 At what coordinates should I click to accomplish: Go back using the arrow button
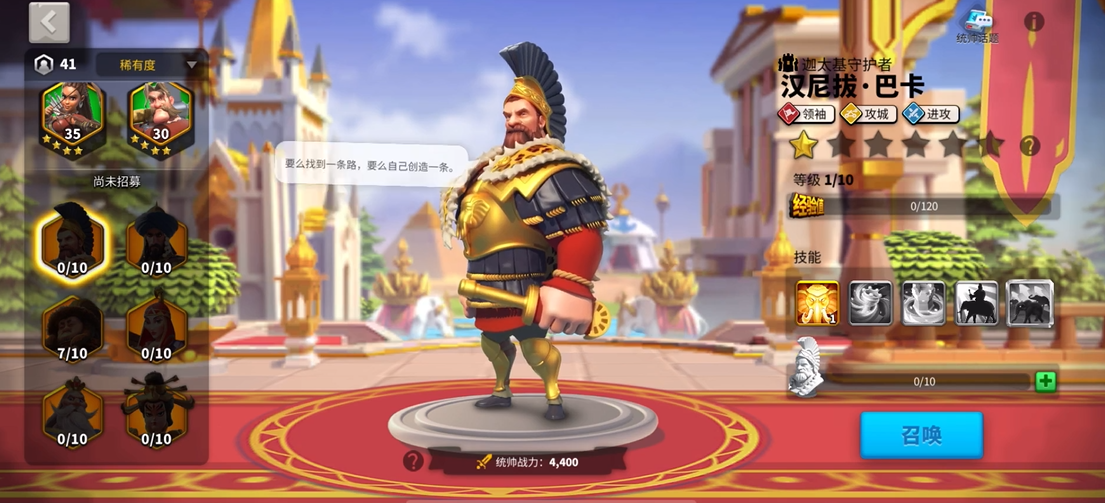click(49, 23)
